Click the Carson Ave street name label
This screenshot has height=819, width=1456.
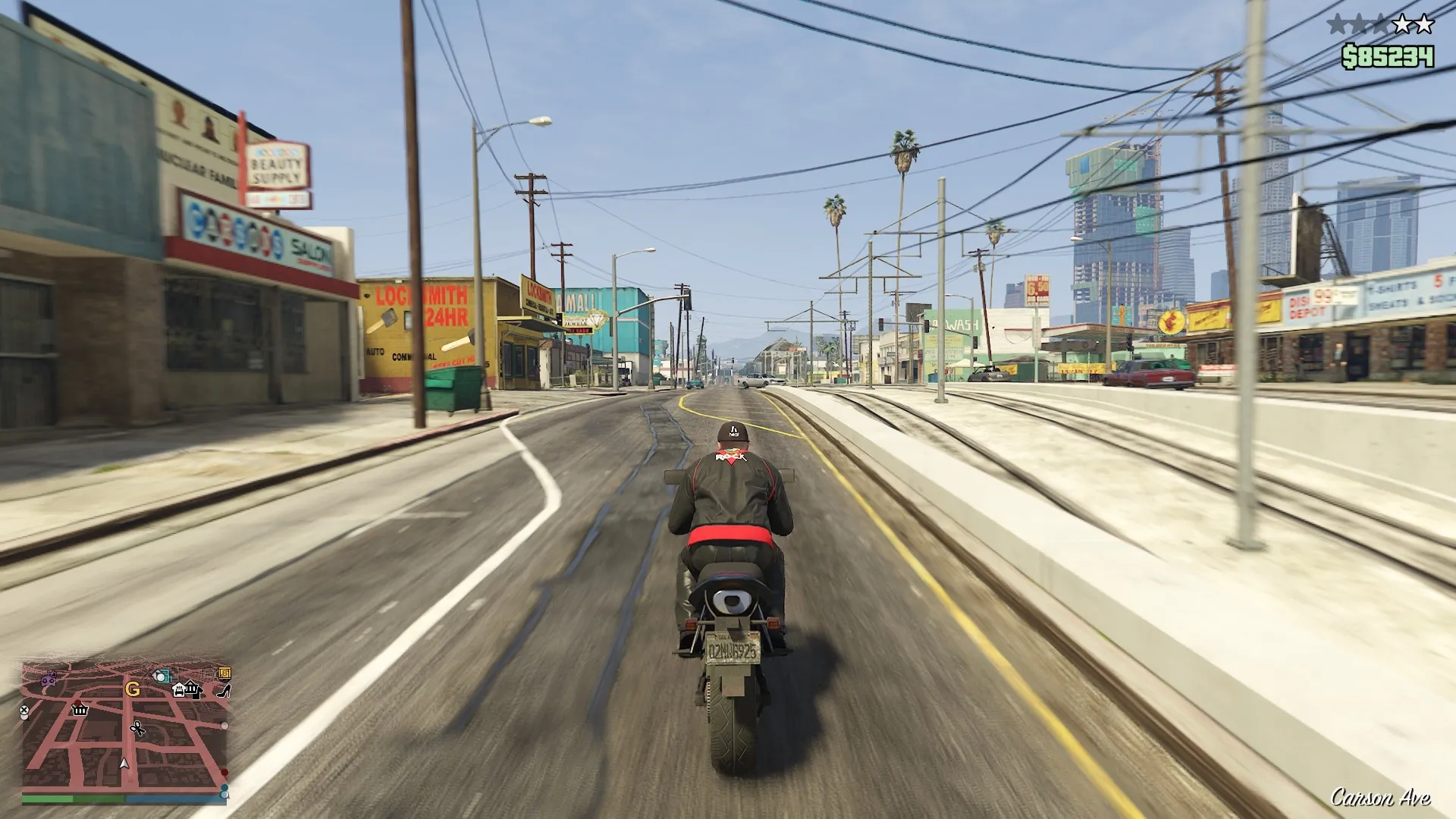coord(1382,797)
